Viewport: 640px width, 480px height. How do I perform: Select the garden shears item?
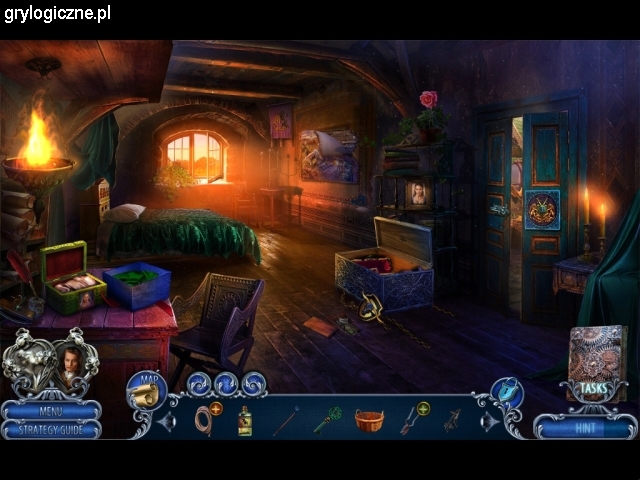click(x=411, y=420)
